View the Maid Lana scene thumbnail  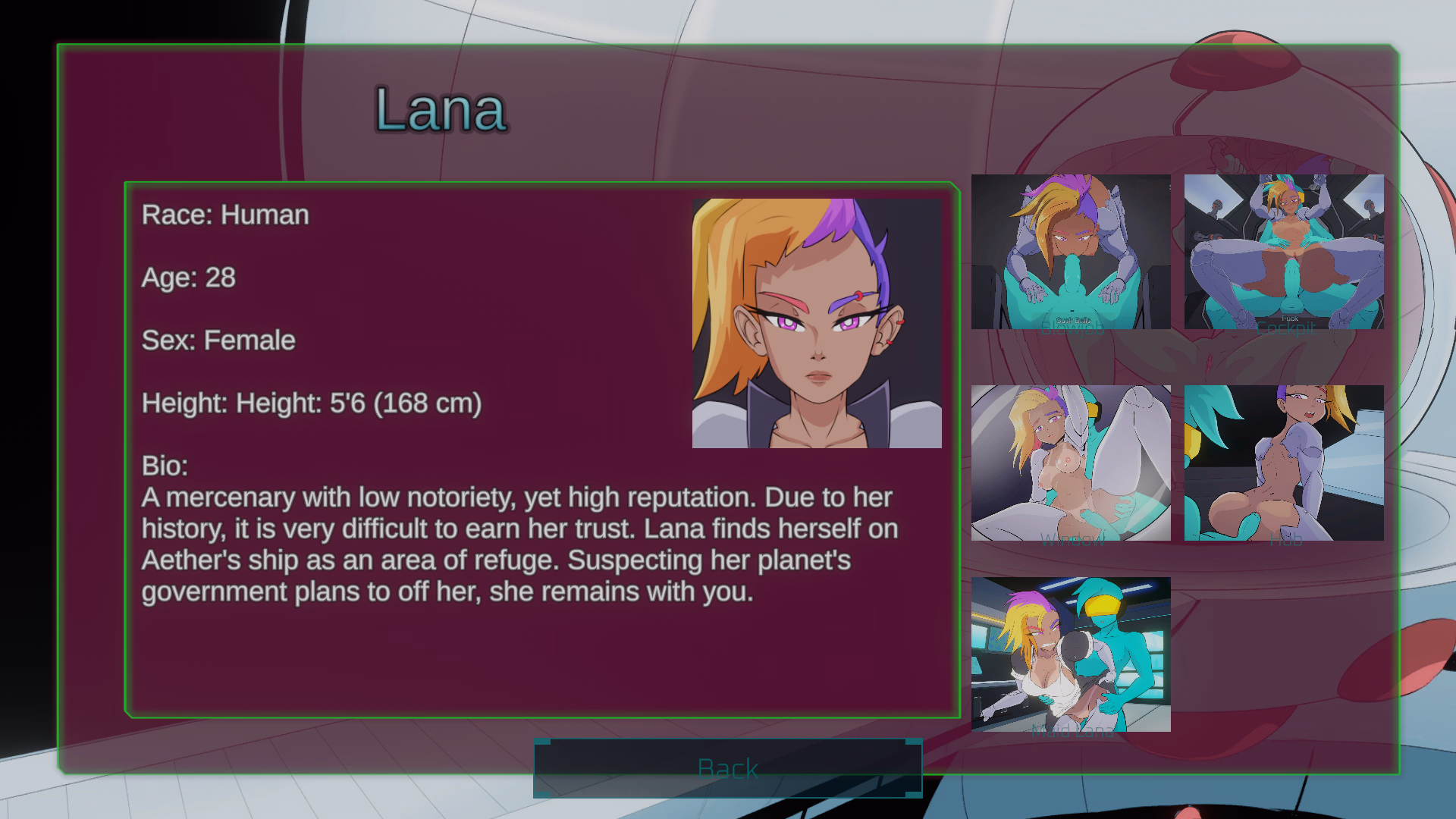point(1071,654)
